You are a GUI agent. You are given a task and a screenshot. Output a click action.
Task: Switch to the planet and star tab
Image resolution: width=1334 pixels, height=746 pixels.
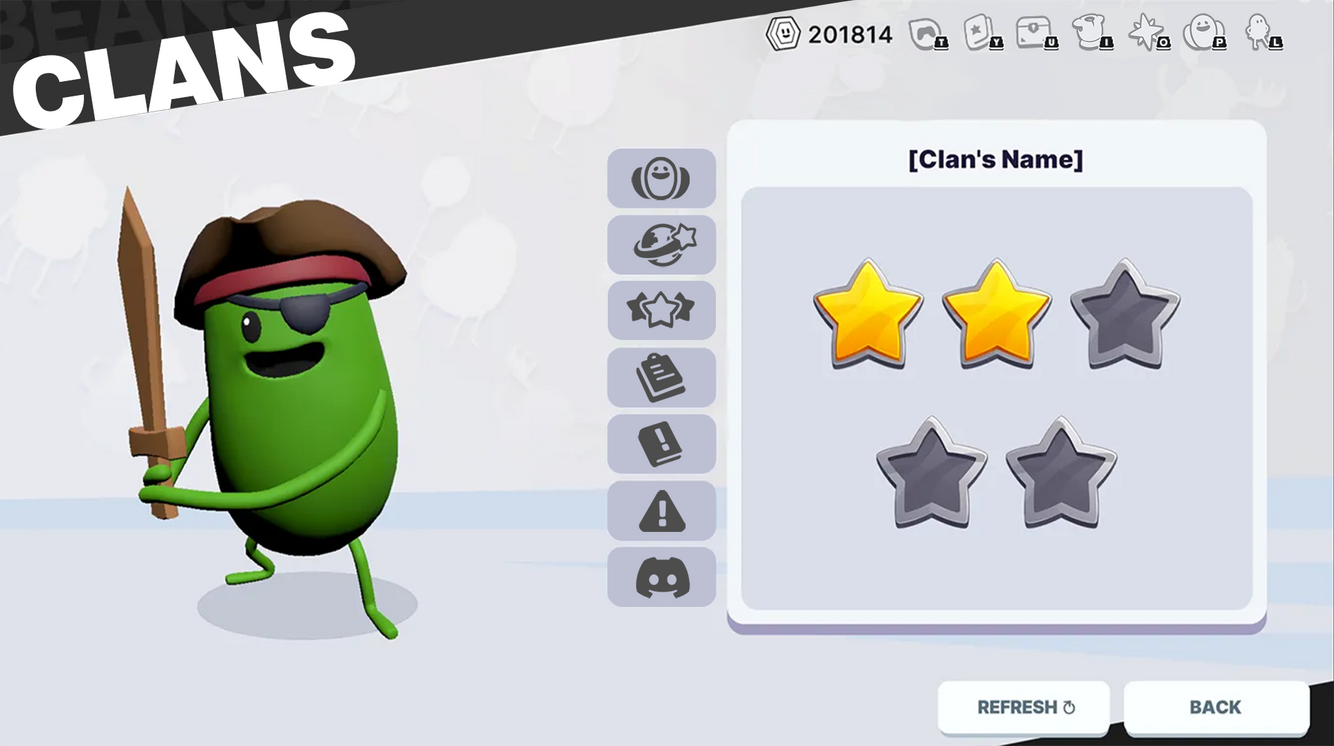[661, 245]
